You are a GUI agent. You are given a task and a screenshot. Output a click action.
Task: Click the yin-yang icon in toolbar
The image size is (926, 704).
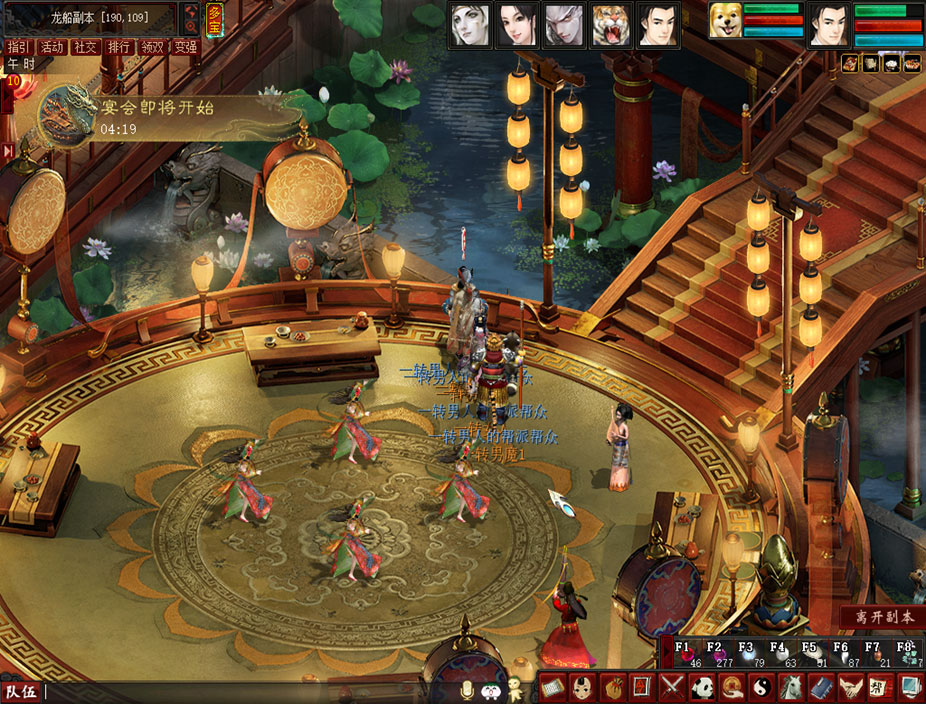pyautogui.click(x=761, y=688)
